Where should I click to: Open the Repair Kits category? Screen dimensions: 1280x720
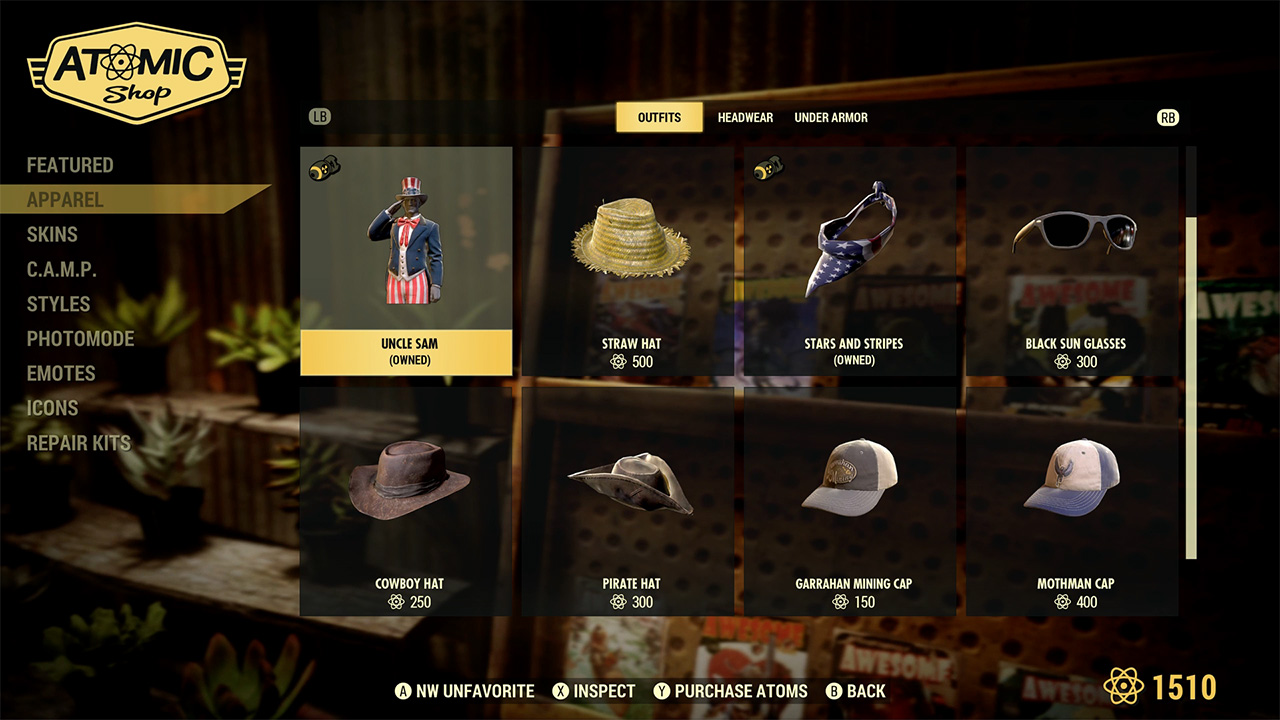point(79,443)
